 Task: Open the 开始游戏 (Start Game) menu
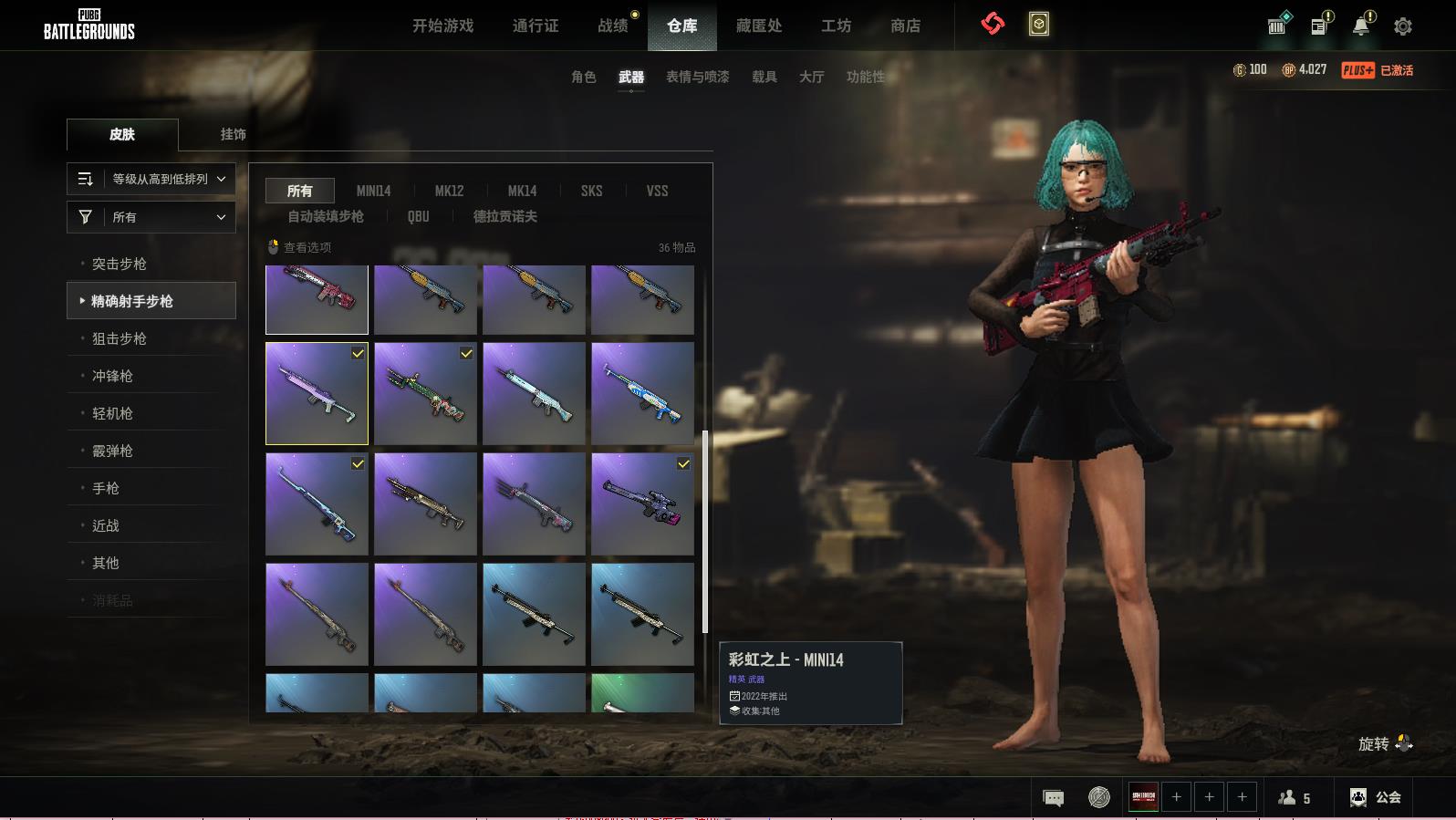(442, 26)
